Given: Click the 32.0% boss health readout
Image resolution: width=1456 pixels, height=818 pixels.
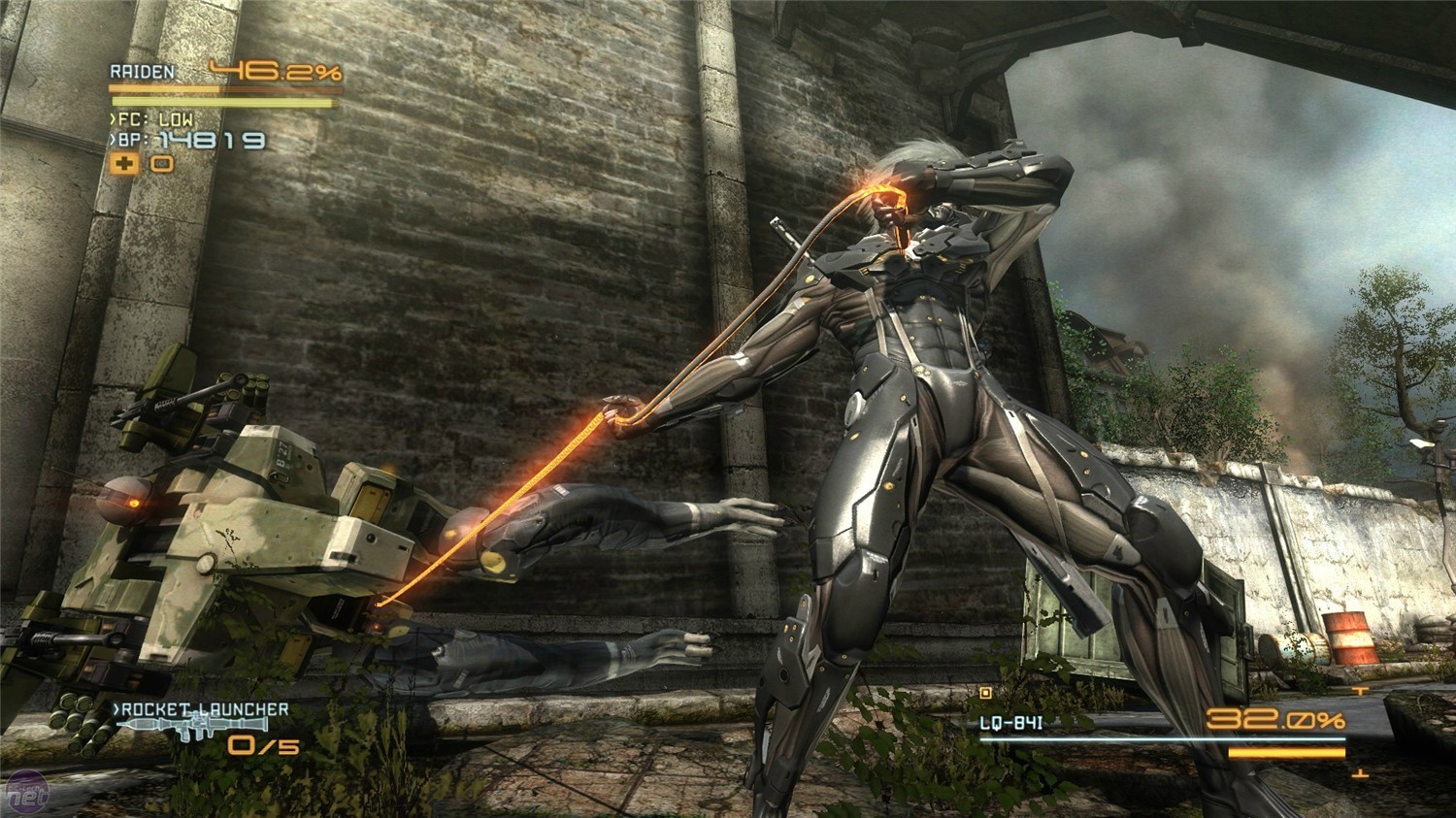Looking at the screenshot, I should pos(1274,719).
